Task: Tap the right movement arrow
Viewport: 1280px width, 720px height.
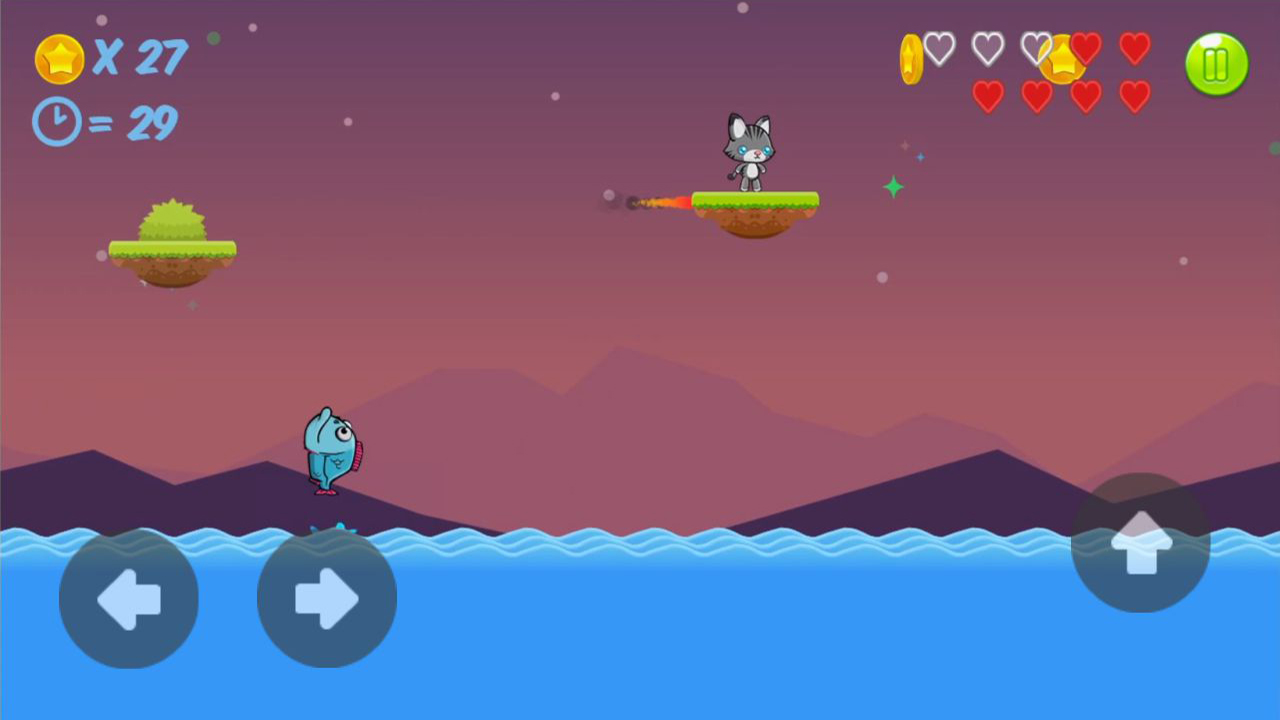Action: tap(326, 598)
